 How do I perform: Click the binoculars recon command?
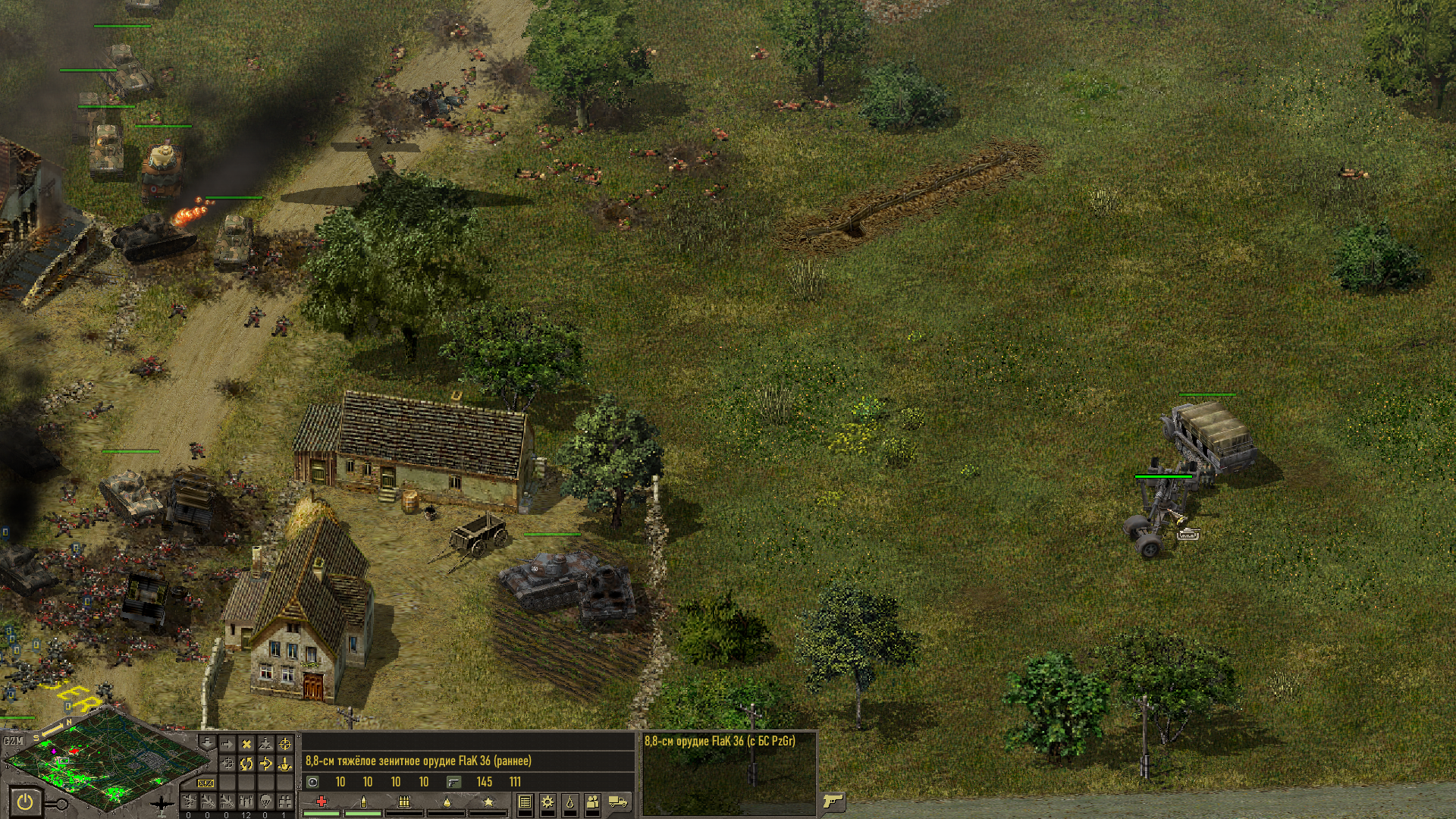(x=285, y=801)
